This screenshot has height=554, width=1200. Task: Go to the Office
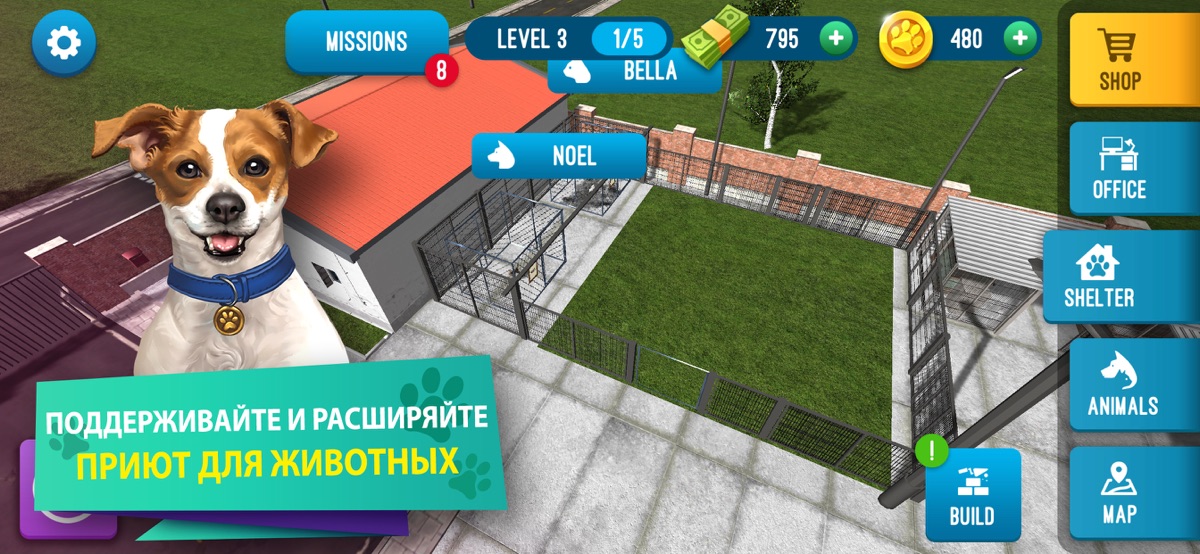point(1119,169)
